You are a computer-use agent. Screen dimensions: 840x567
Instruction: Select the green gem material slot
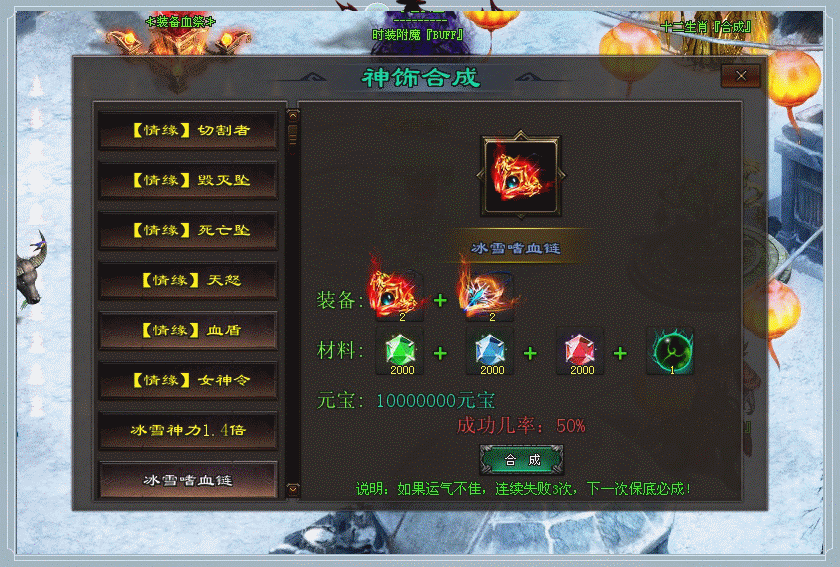pos(401,352)
